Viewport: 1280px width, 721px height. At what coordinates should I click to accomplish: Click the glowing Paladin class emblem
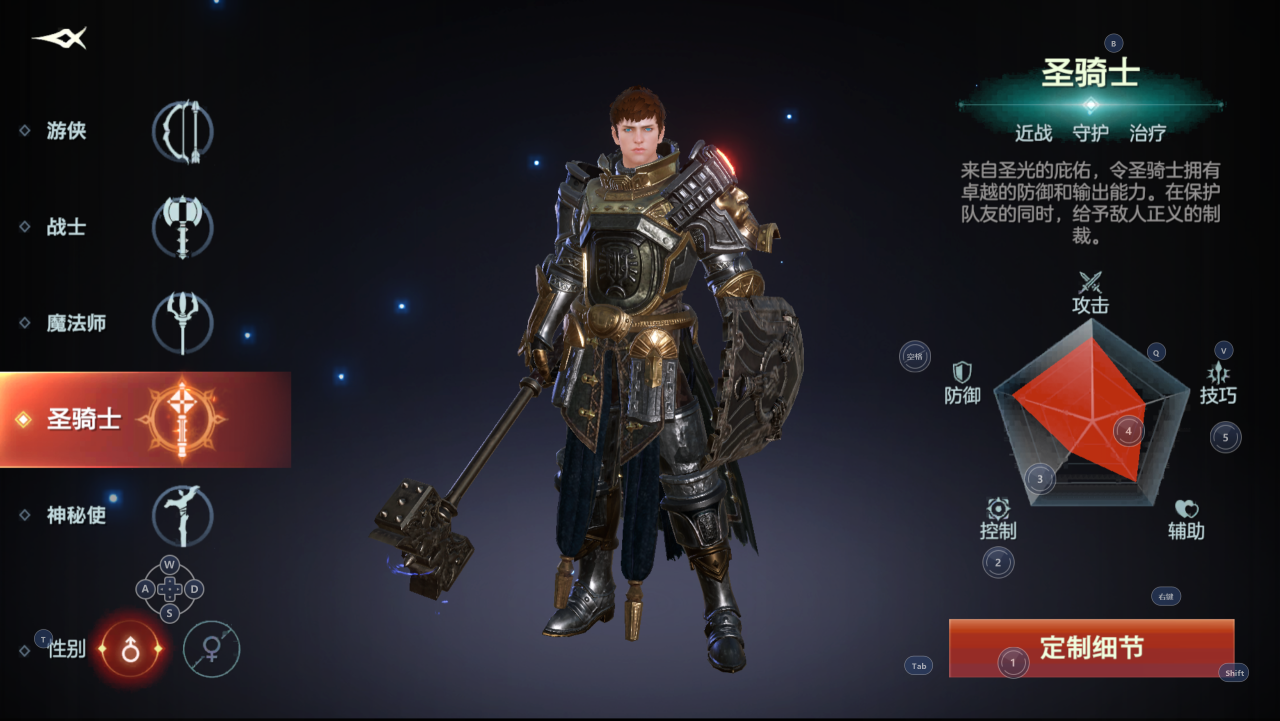click(x=182, y=420)
